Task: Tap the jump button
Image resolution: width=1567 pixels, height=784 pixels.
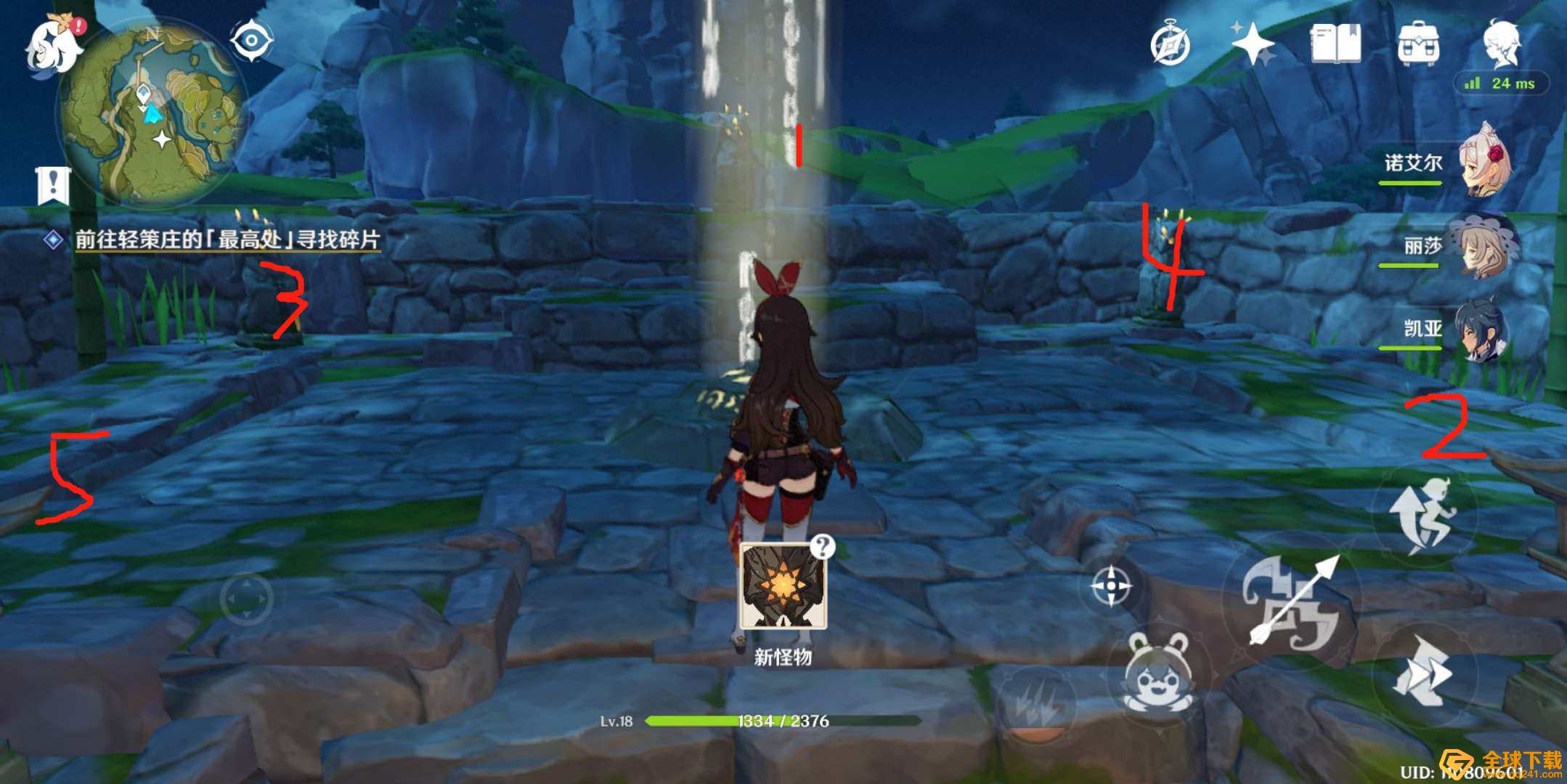Action: (1424, 514)
